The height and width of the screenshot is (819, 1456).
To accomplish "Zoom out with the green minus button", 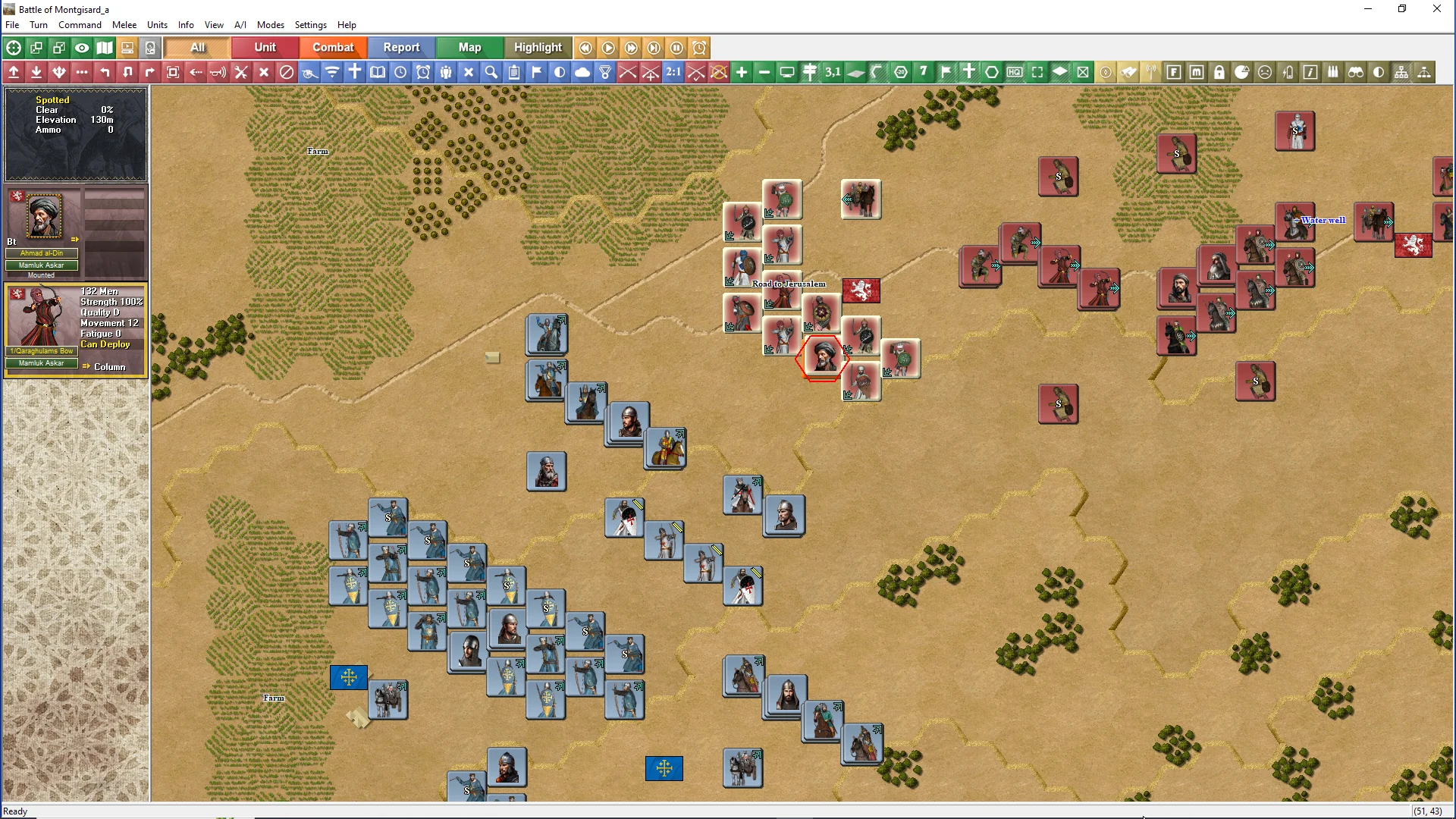I will click(x=764, y=72).
